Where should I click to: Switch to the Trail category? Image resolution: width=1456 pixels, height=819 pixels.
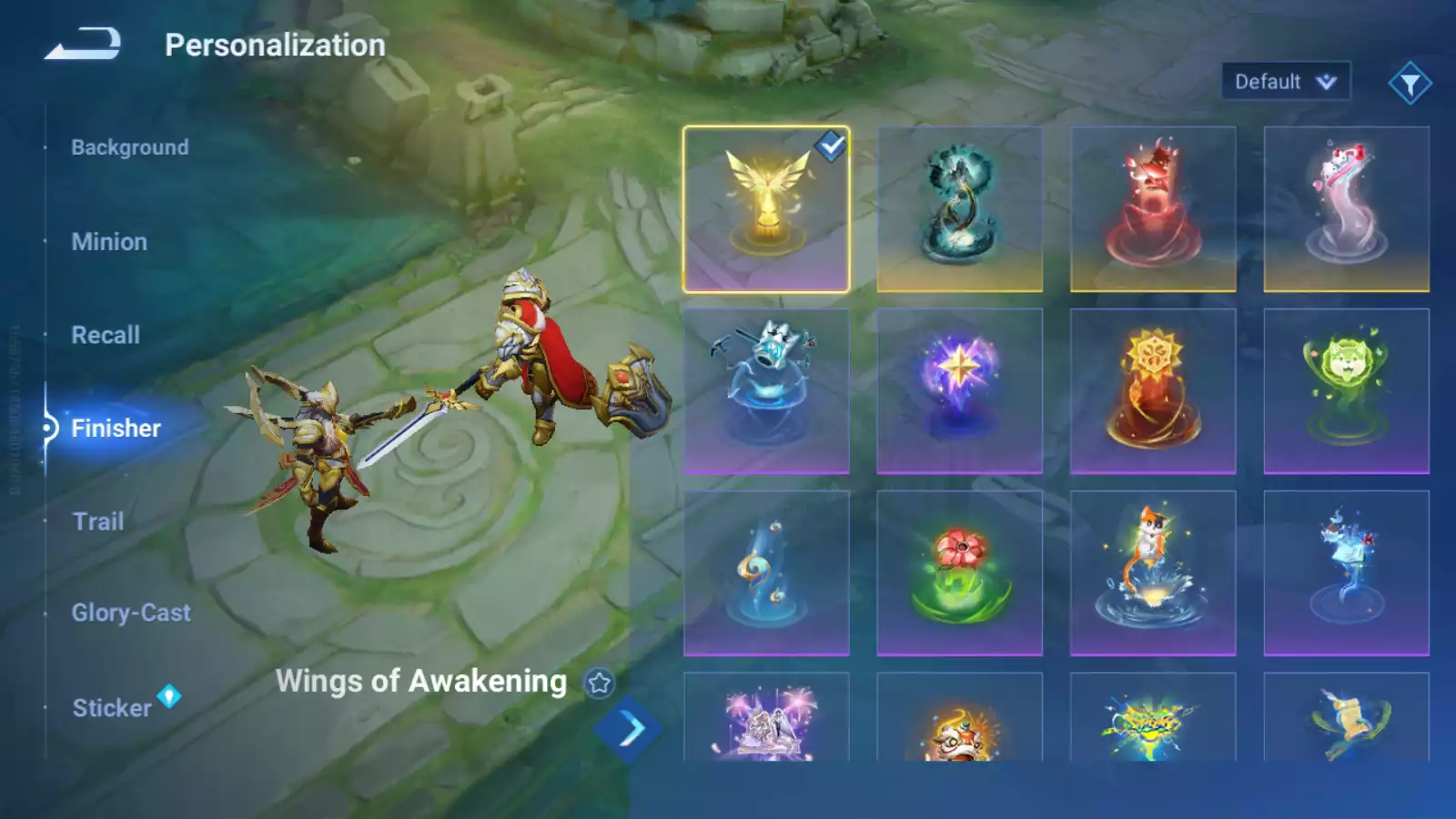click(98, 521)
